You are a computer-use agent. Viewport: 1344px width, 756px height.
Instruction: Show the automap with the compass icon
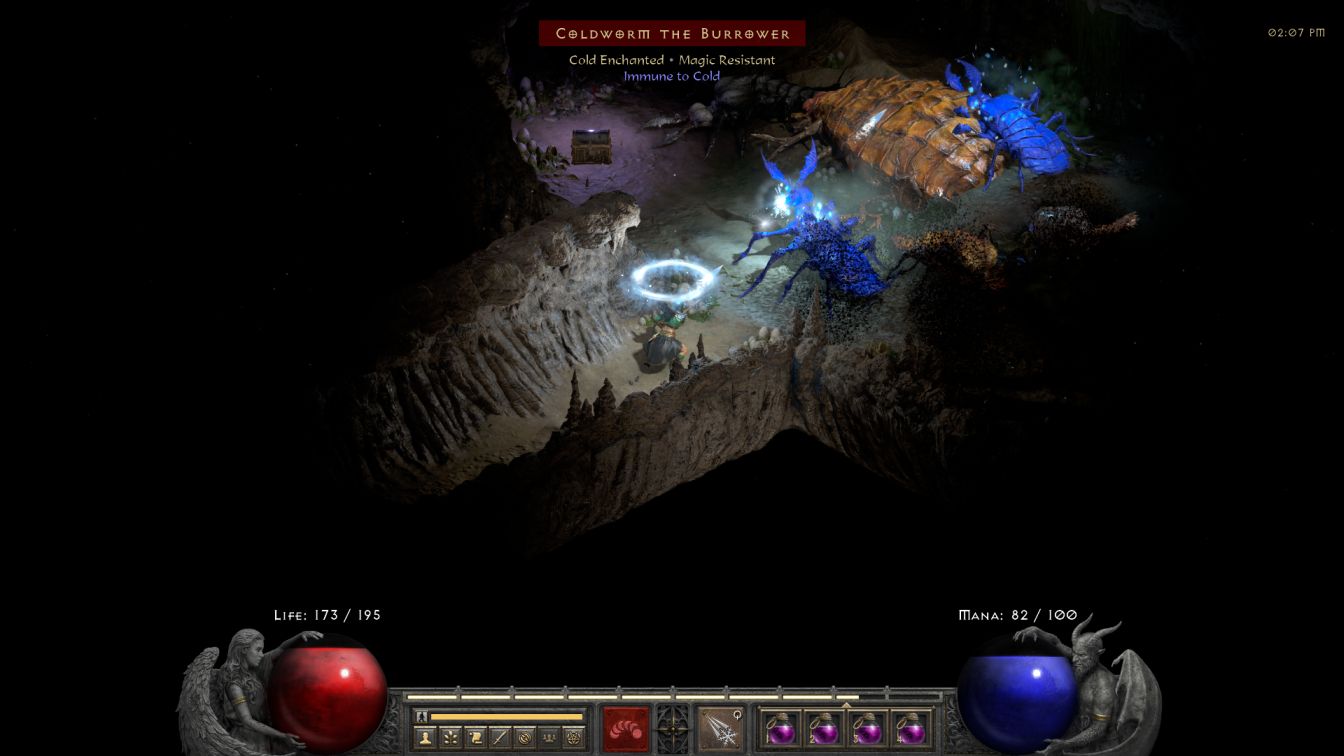(x=524, y=738)
